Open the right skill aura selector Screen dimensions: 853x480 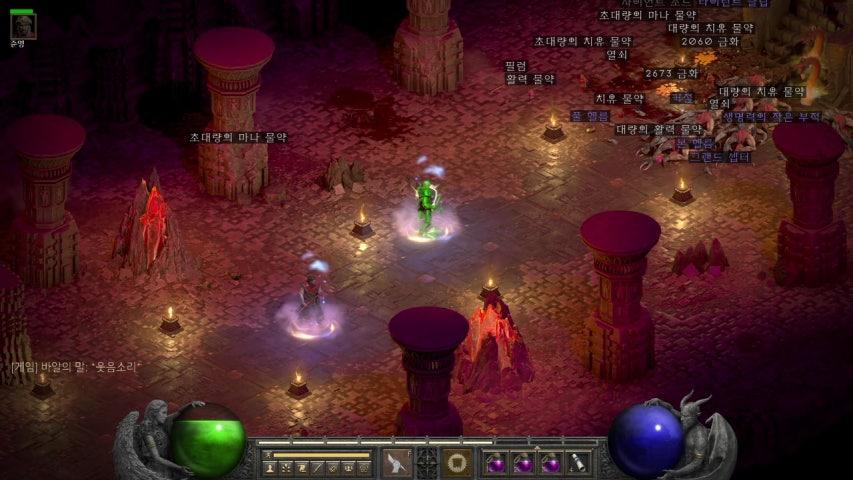coord(458,463)
